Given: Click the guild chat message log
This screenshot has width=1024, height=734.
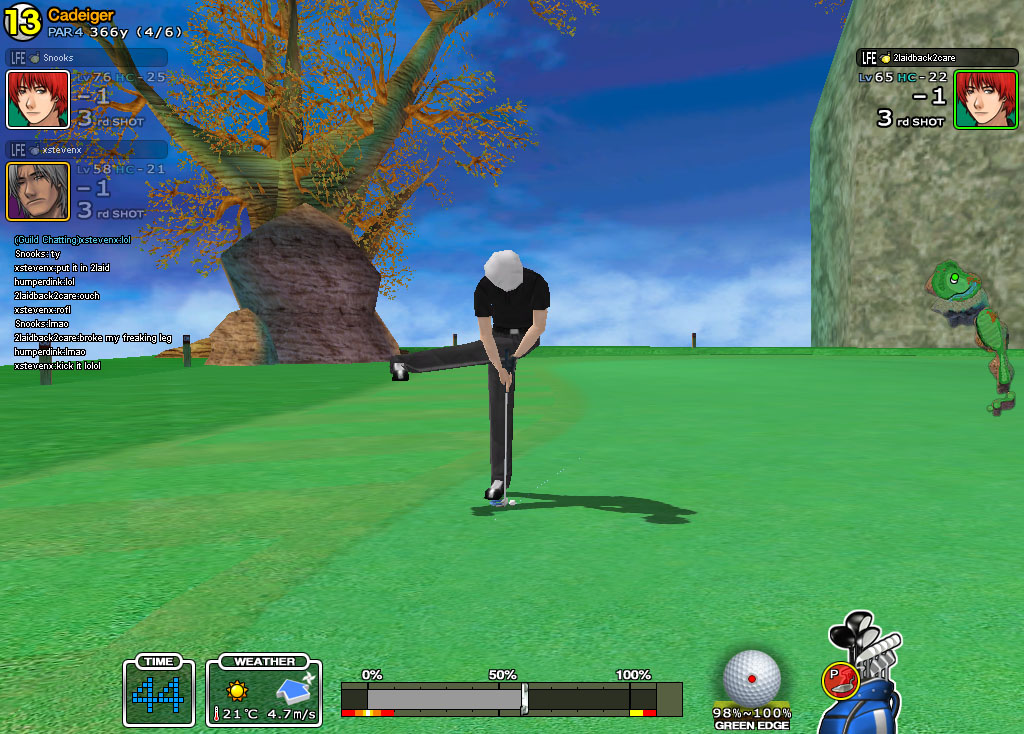Looking at the screenshot, I should tap(92, 303).
